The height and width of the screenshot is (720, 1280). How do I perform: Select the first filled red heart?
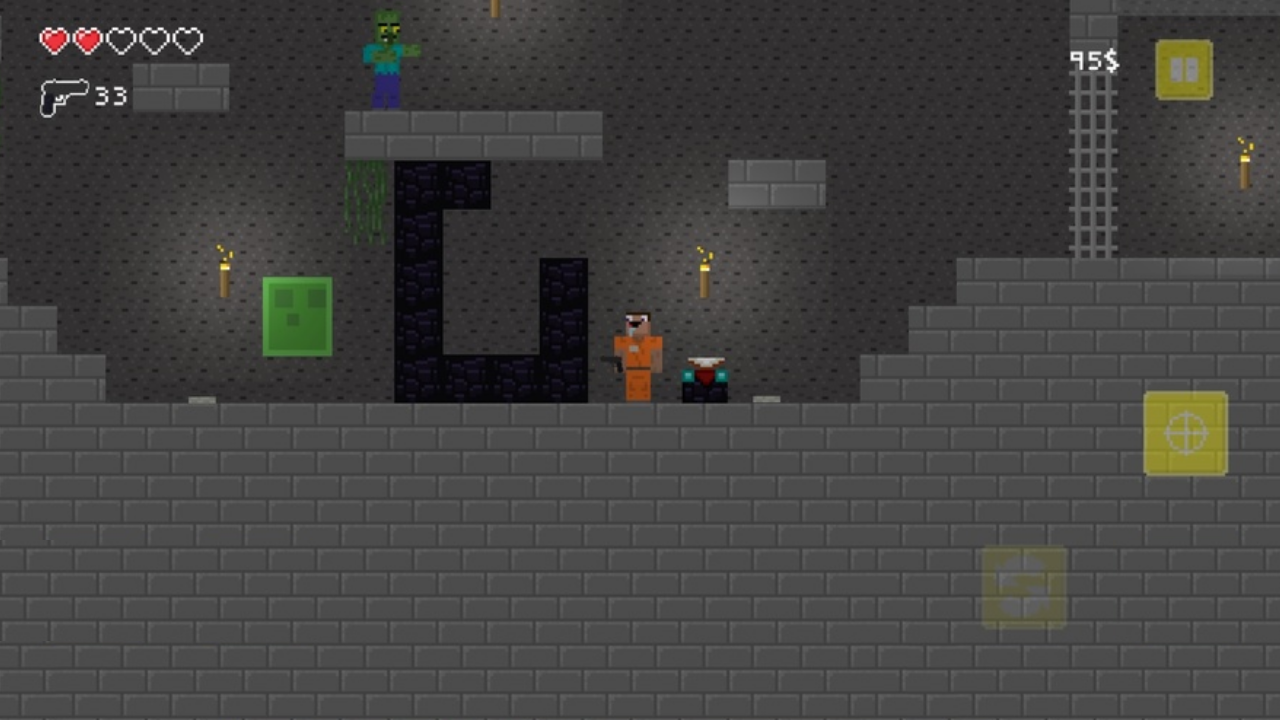54,40
